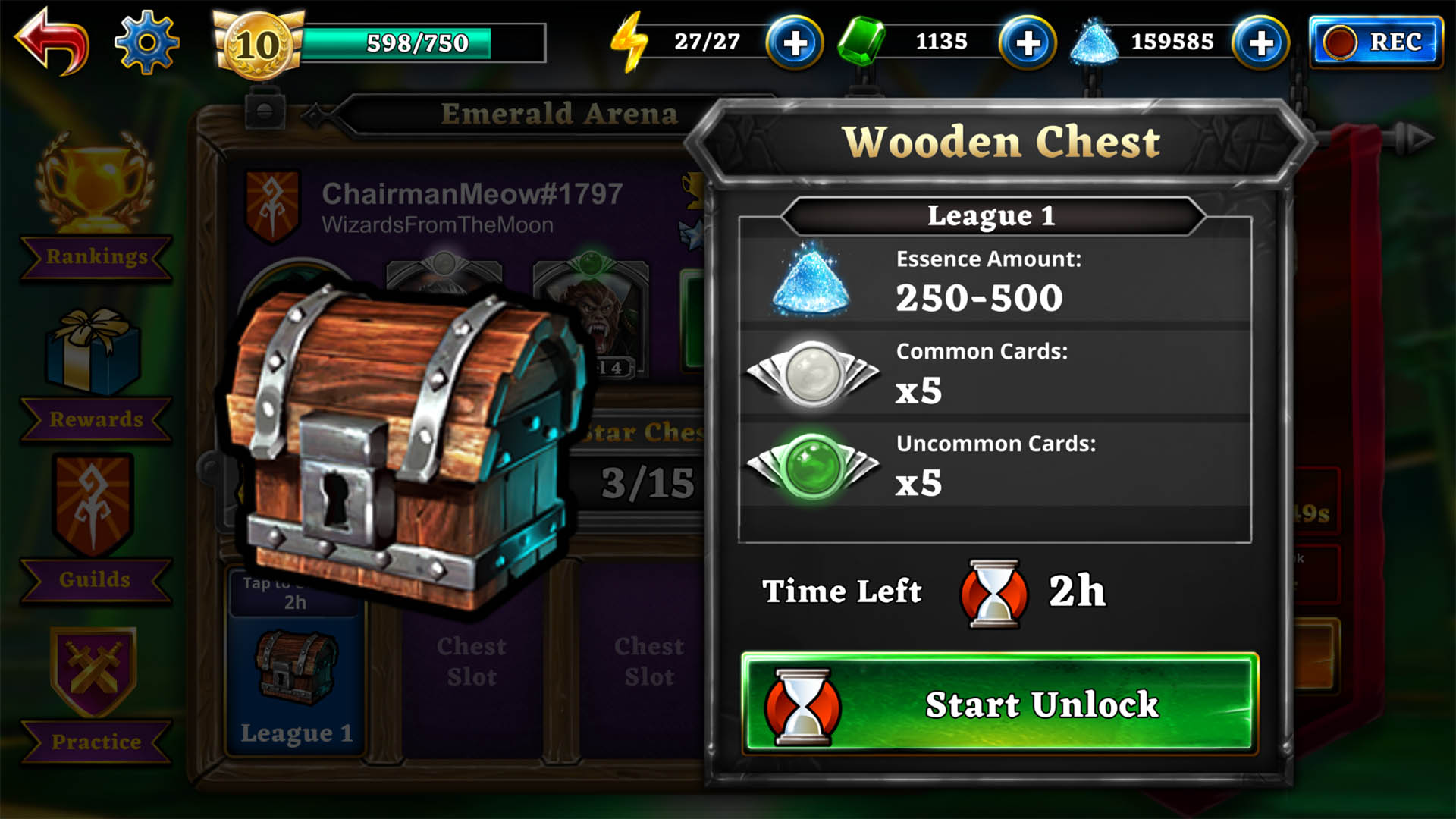Add more lightning energy
Screen dimensions: 1456x819
(794, 43)
